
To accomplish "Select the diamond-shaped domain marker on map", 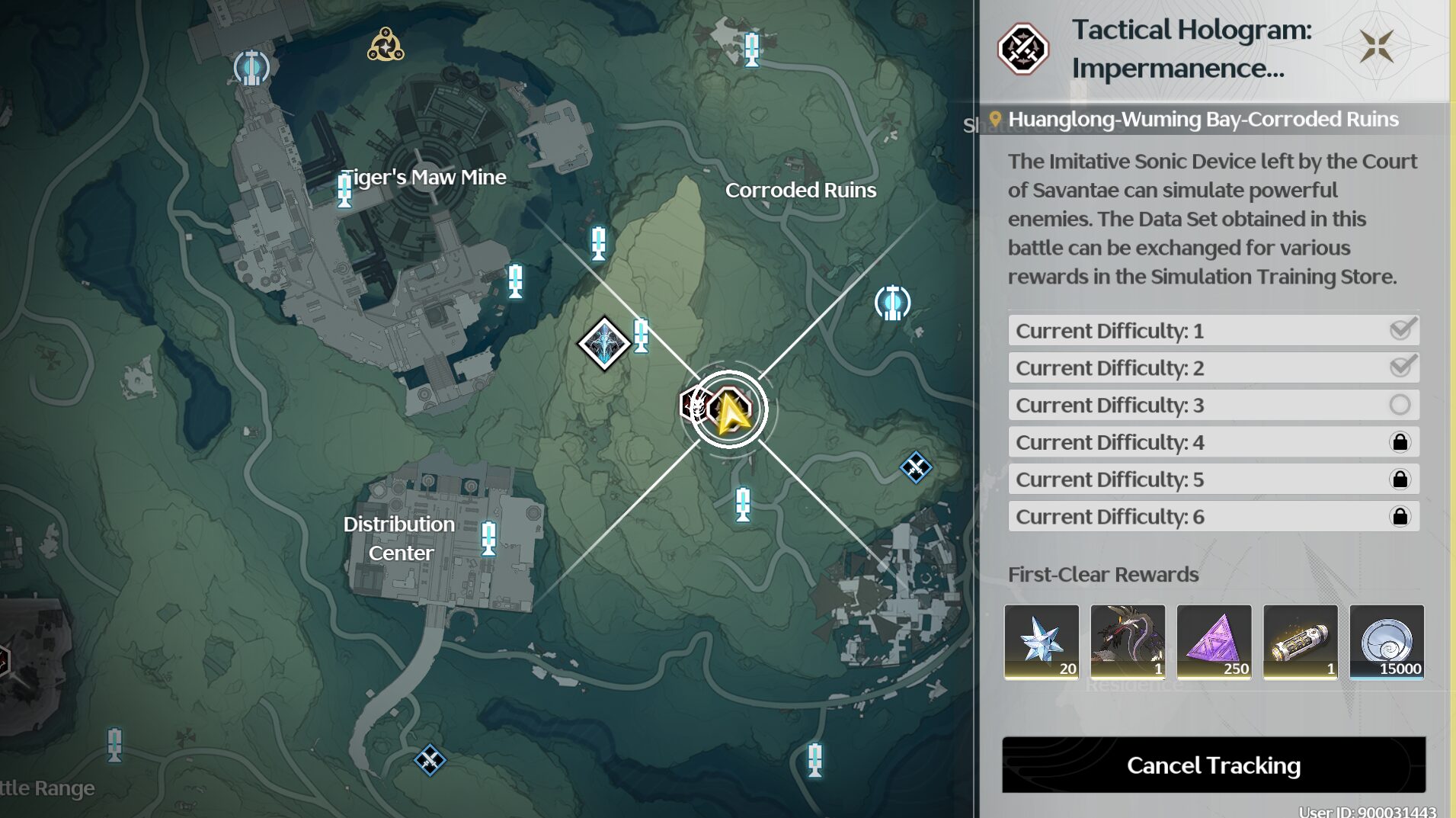I will 603,344.
